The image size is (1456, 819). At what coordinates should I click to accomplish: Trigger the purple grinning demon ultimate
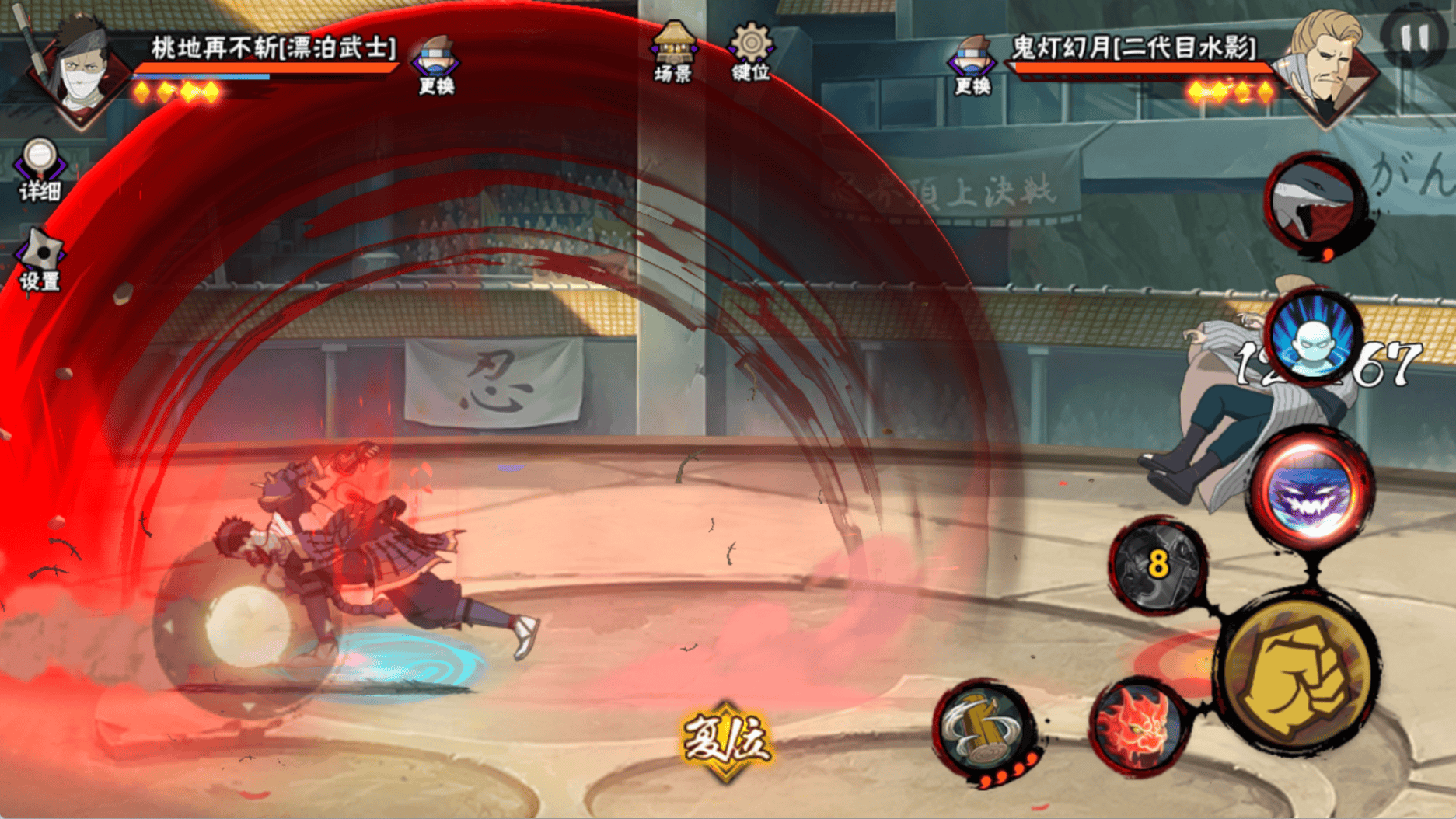pyautogui.click(x=1312, y=488)
